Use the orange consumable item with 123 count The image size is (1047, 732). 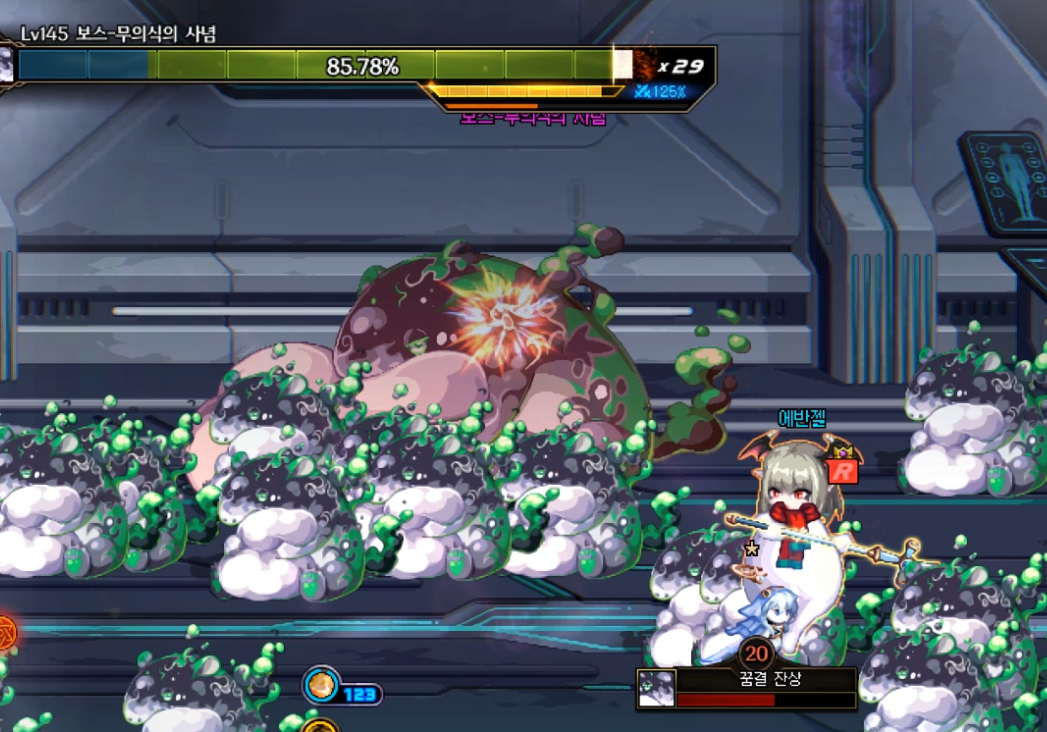[x=323, y=686]
